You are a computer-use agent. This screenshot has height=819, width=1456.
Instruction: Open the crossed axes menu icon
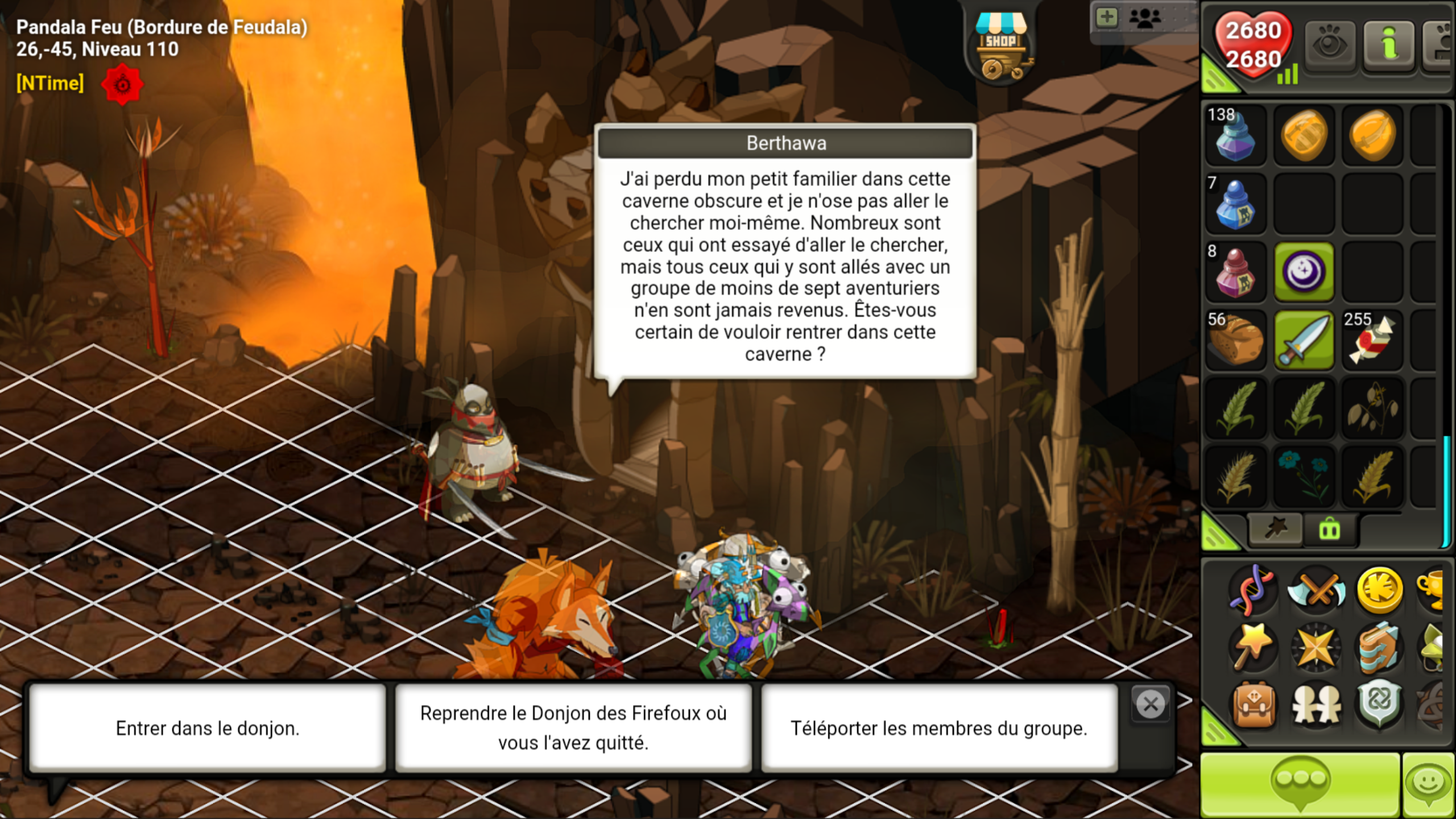click(x=1316, y=590)
